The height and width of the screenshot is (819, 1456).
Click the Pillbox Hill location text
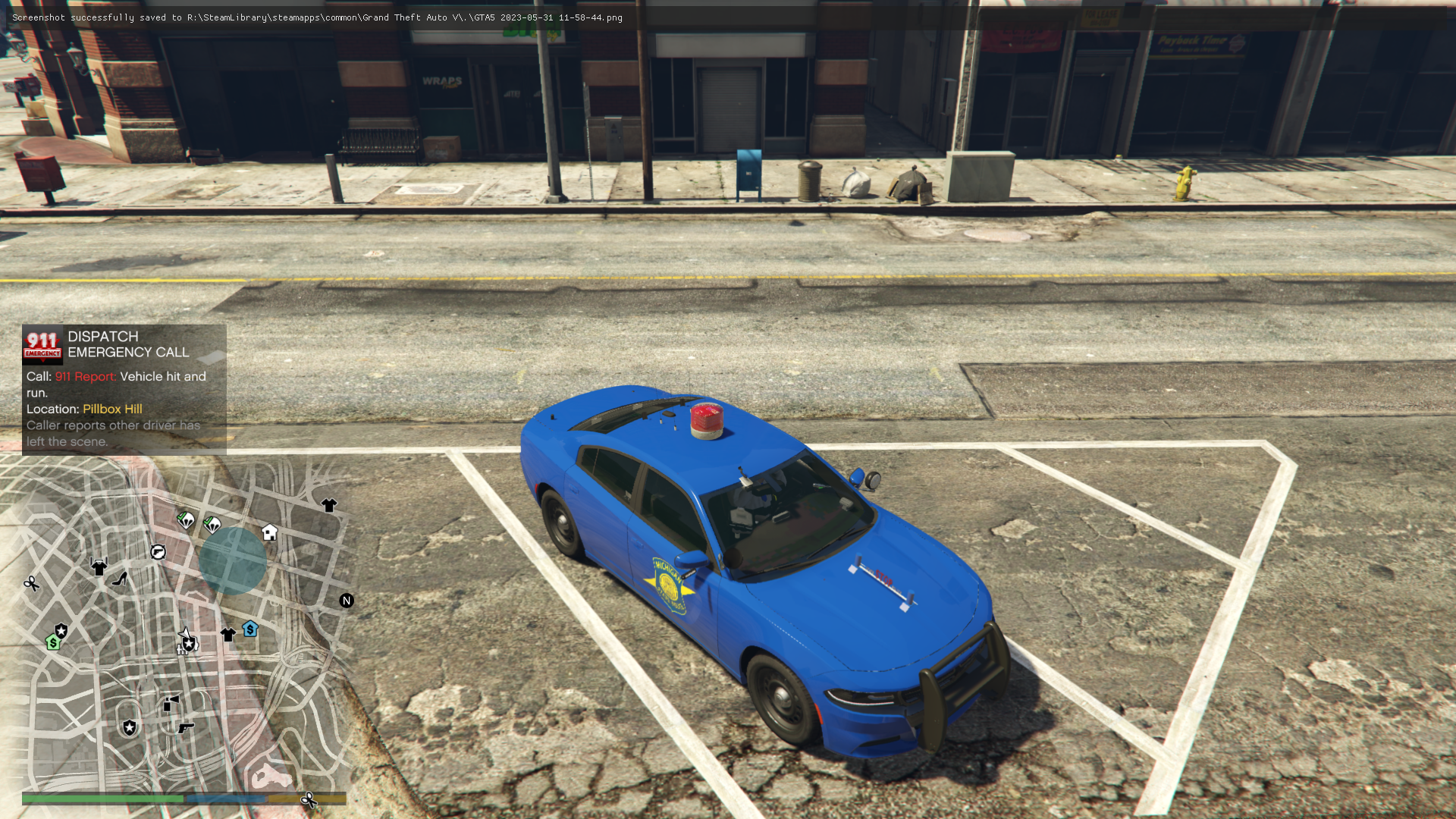tap(112, 409)
